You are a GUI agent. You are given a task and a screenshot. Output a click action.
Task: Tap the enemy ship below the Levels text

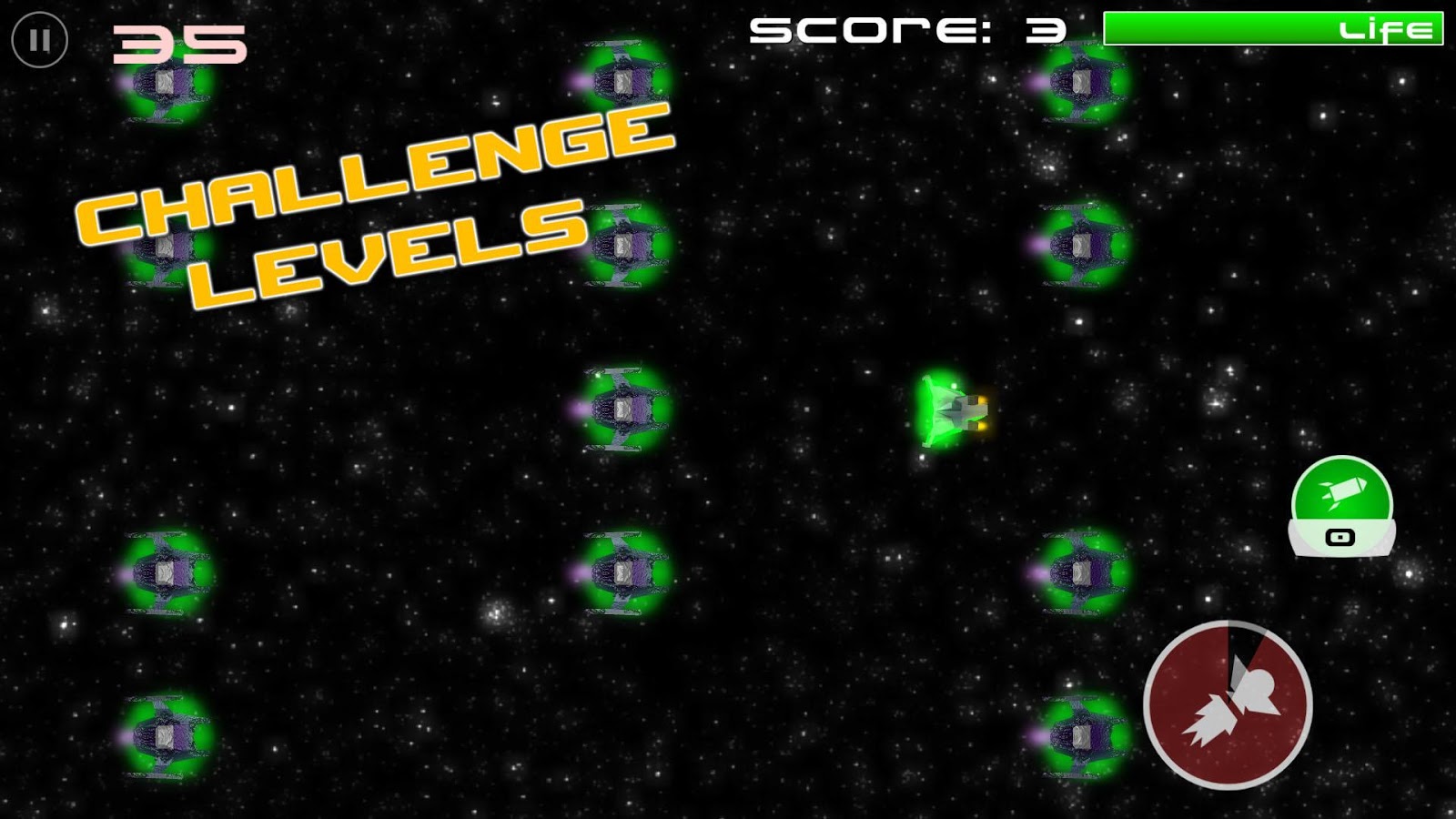[623, 409]
